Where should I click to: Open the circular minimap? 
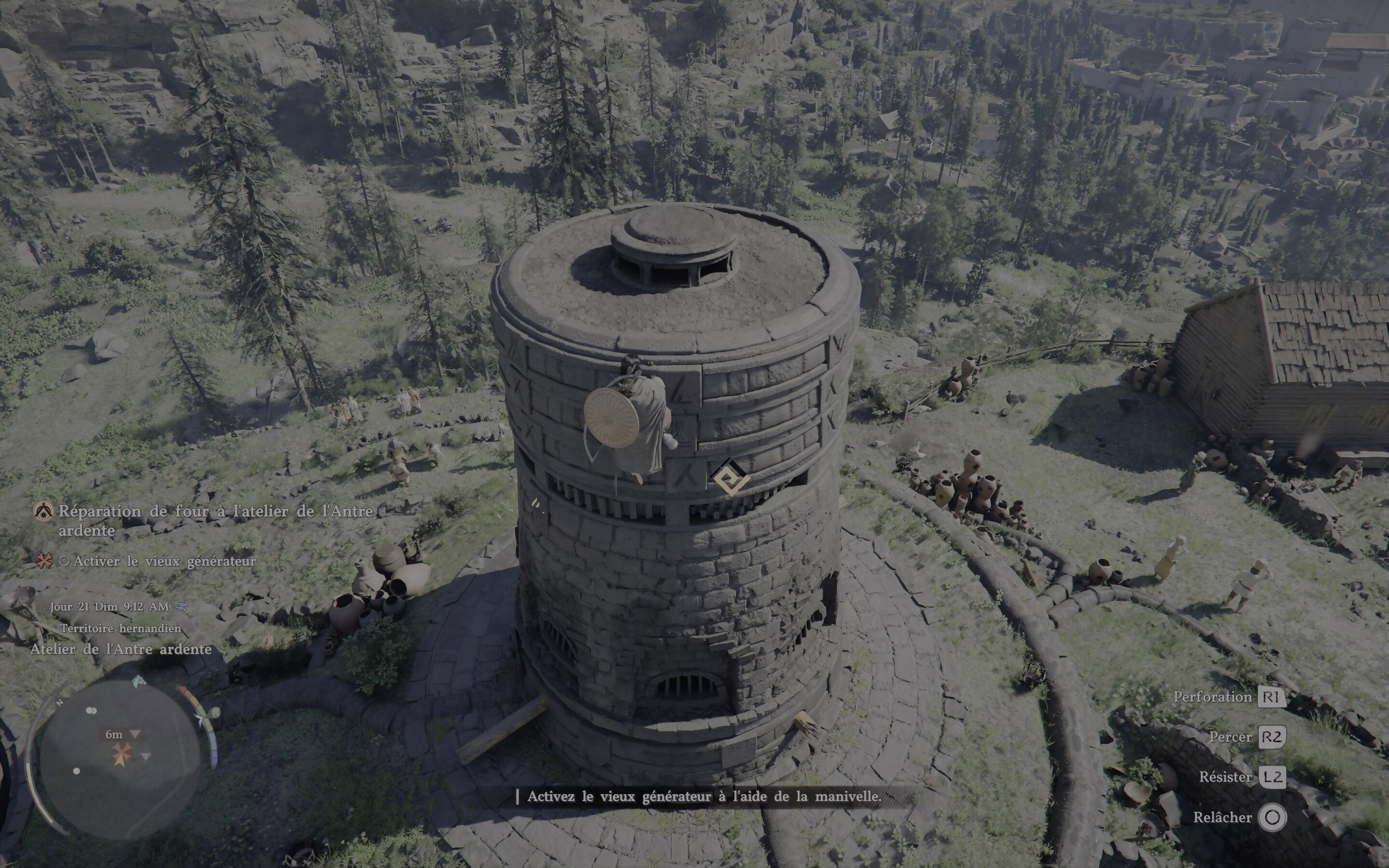120,757
